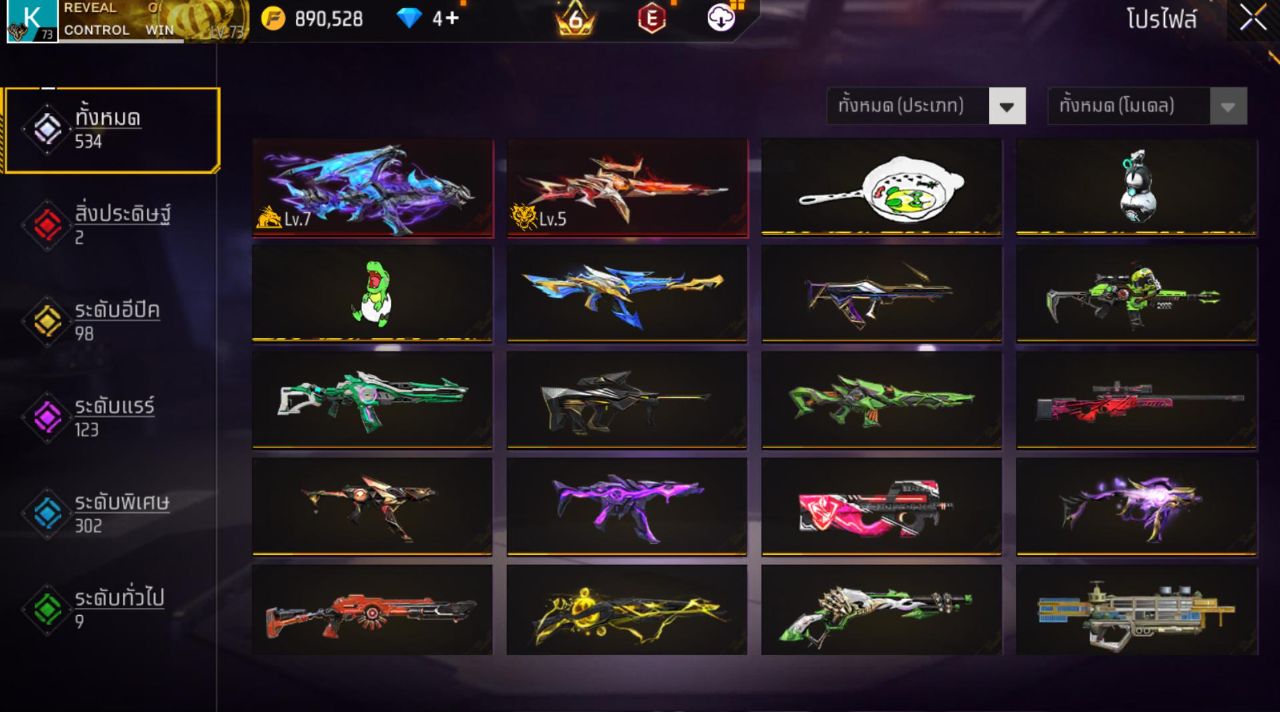Open the player avatar K profile
This screenshot has width=1280, height=712.
click(x=32, y=21)
